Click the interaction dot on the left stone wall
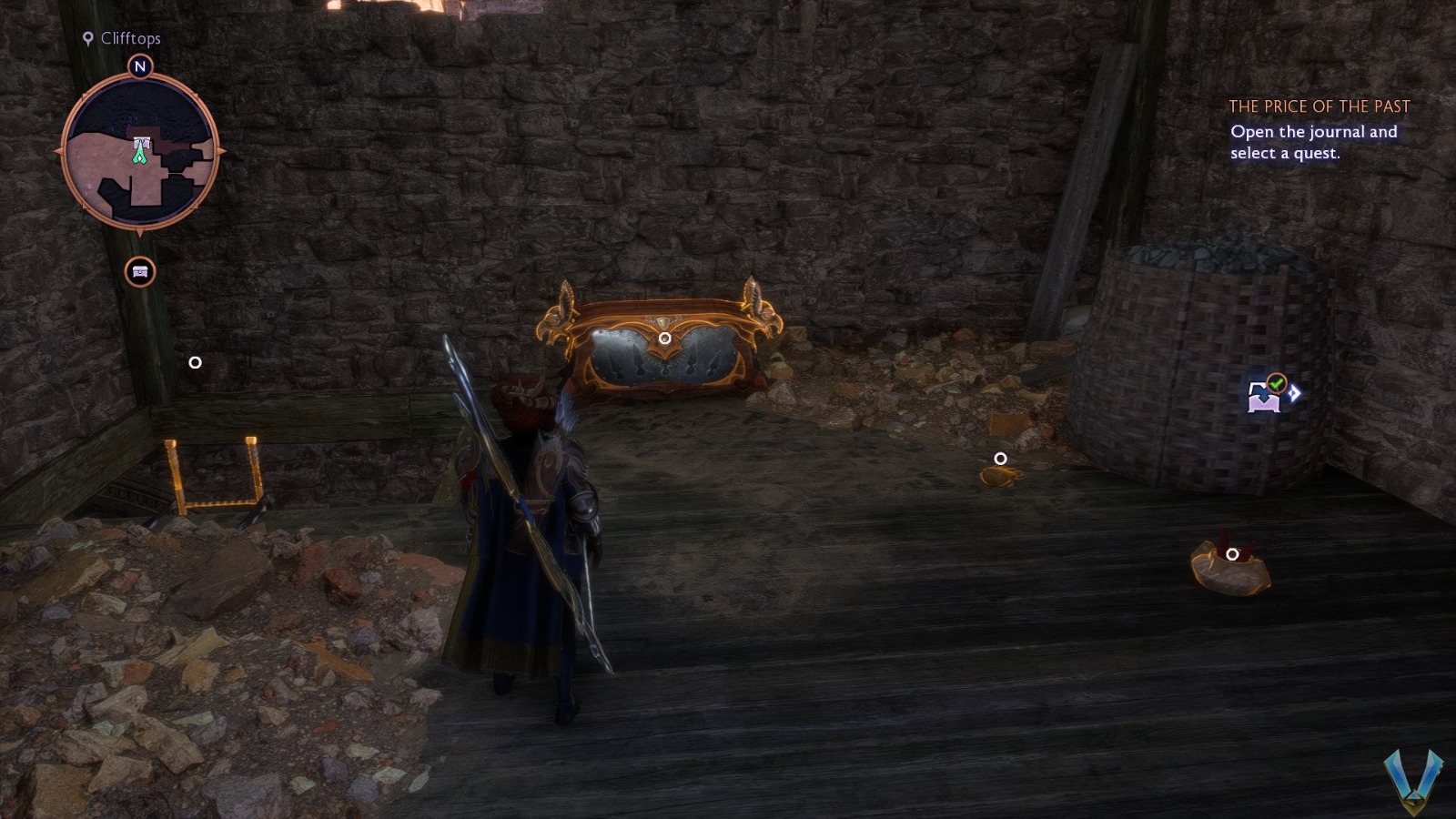The image size is (1456, 819). [x=196, y=362]
